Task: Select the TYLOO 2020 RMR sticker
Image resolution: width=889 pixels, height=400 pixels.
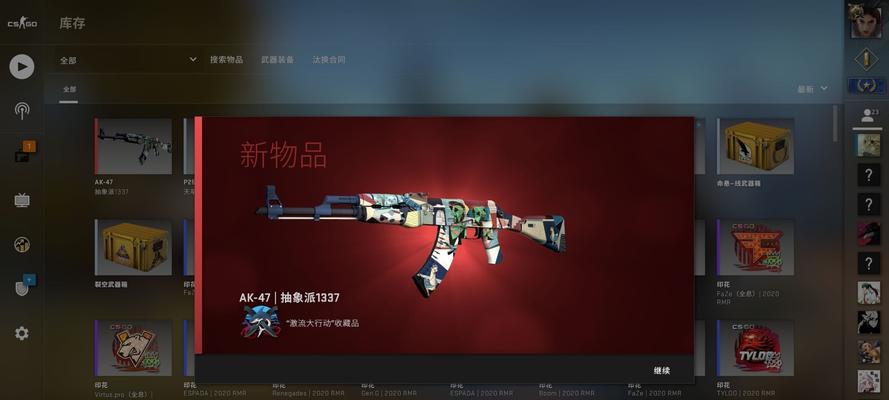Action: 755,347
